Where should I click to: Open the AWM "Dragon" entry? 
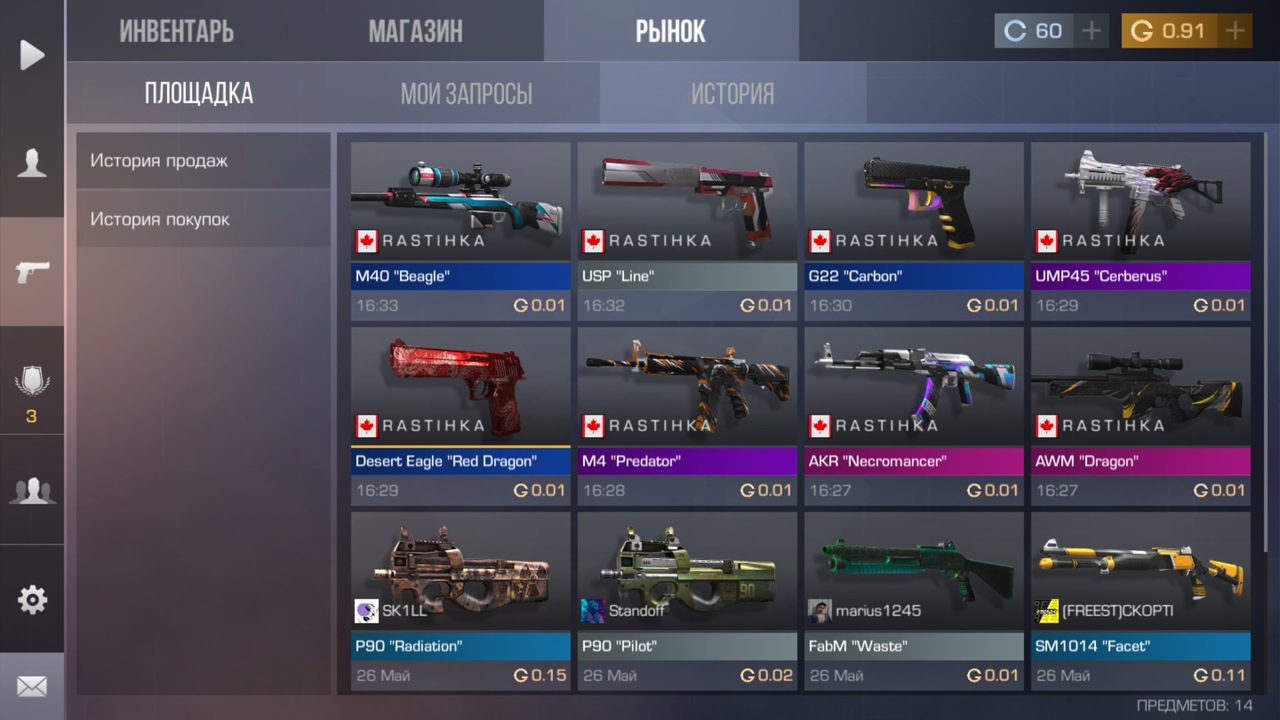(x=1141, y=415)
